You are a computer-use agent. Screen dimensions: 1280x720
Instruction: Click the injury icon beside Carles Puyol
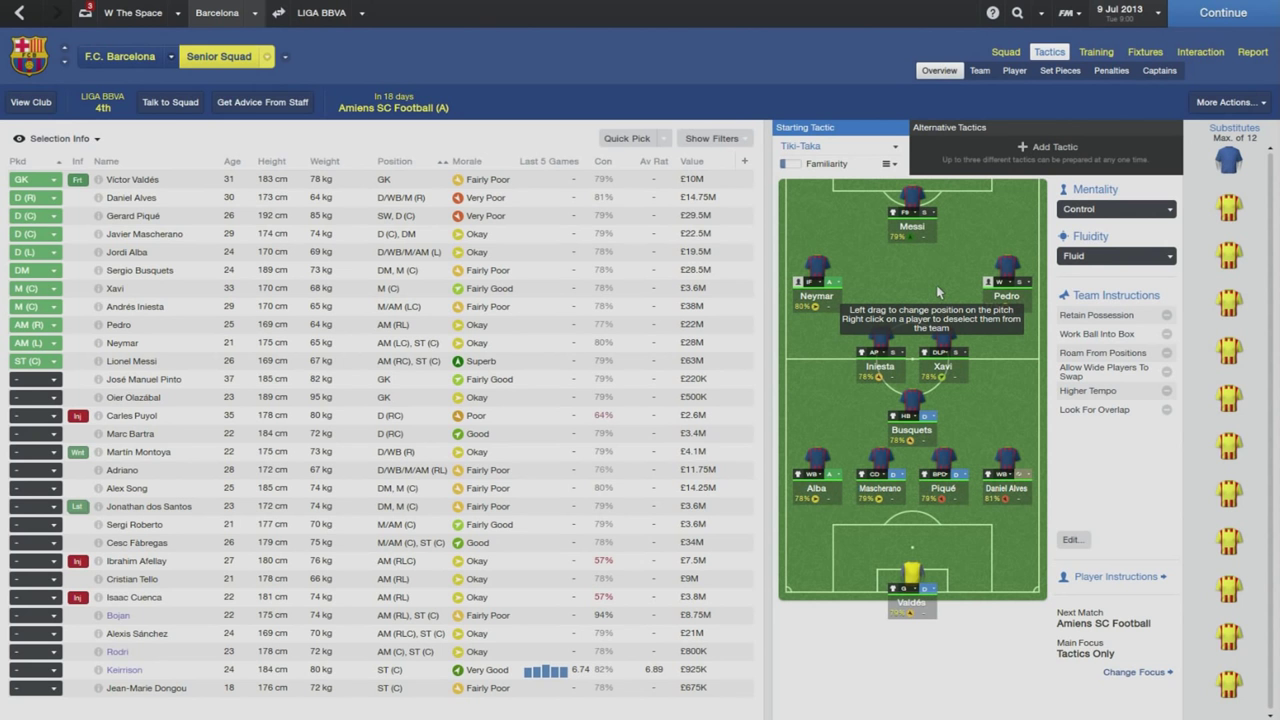[x=78, y=415]
